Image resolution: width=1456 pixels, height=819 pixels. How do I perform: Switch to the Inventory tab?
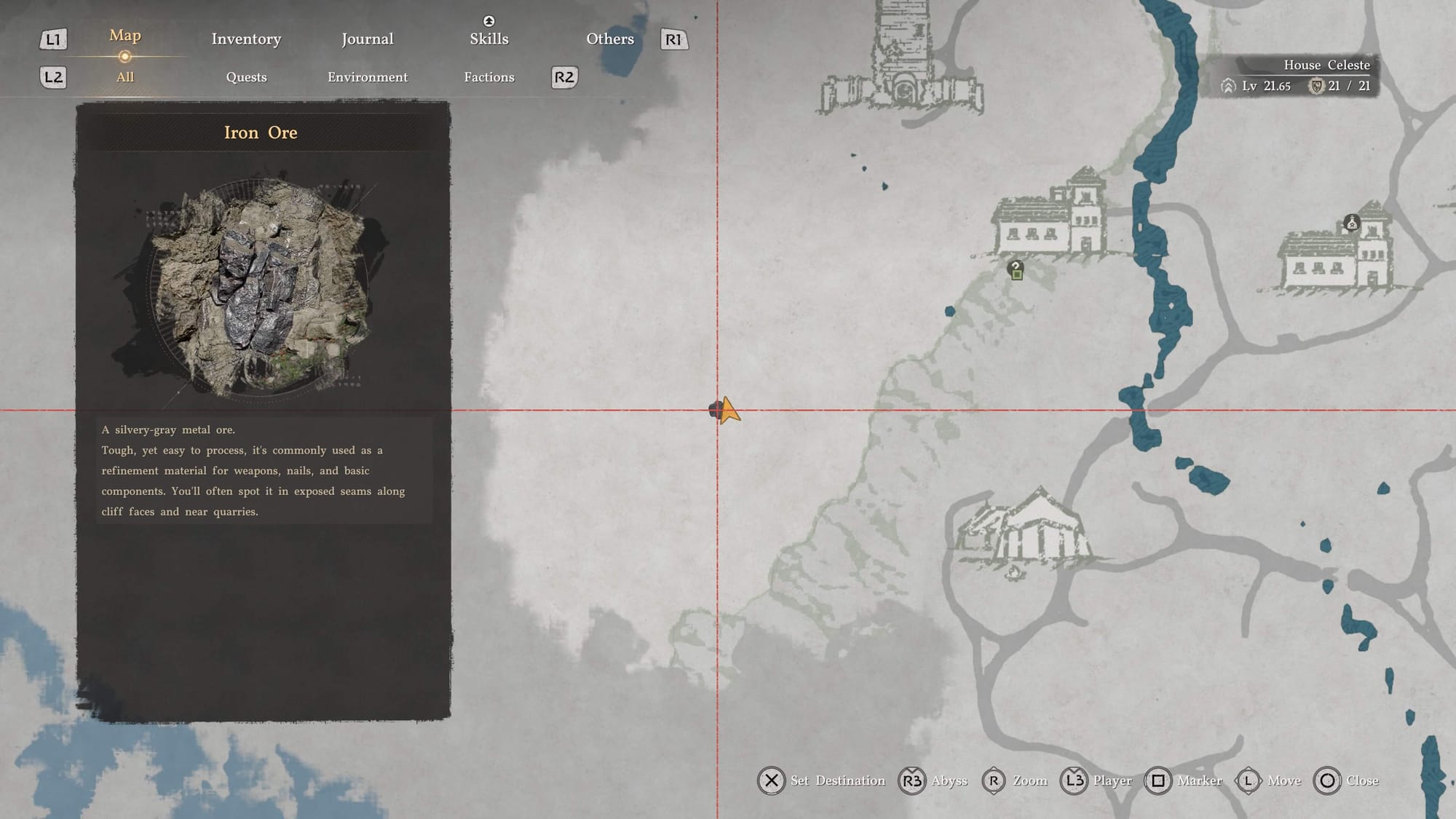tap(246, 39)
